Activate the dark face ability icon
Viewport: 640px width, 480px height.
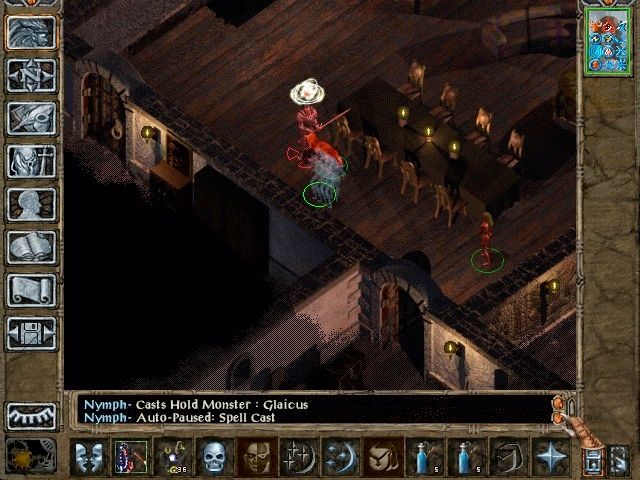point(257,457)
